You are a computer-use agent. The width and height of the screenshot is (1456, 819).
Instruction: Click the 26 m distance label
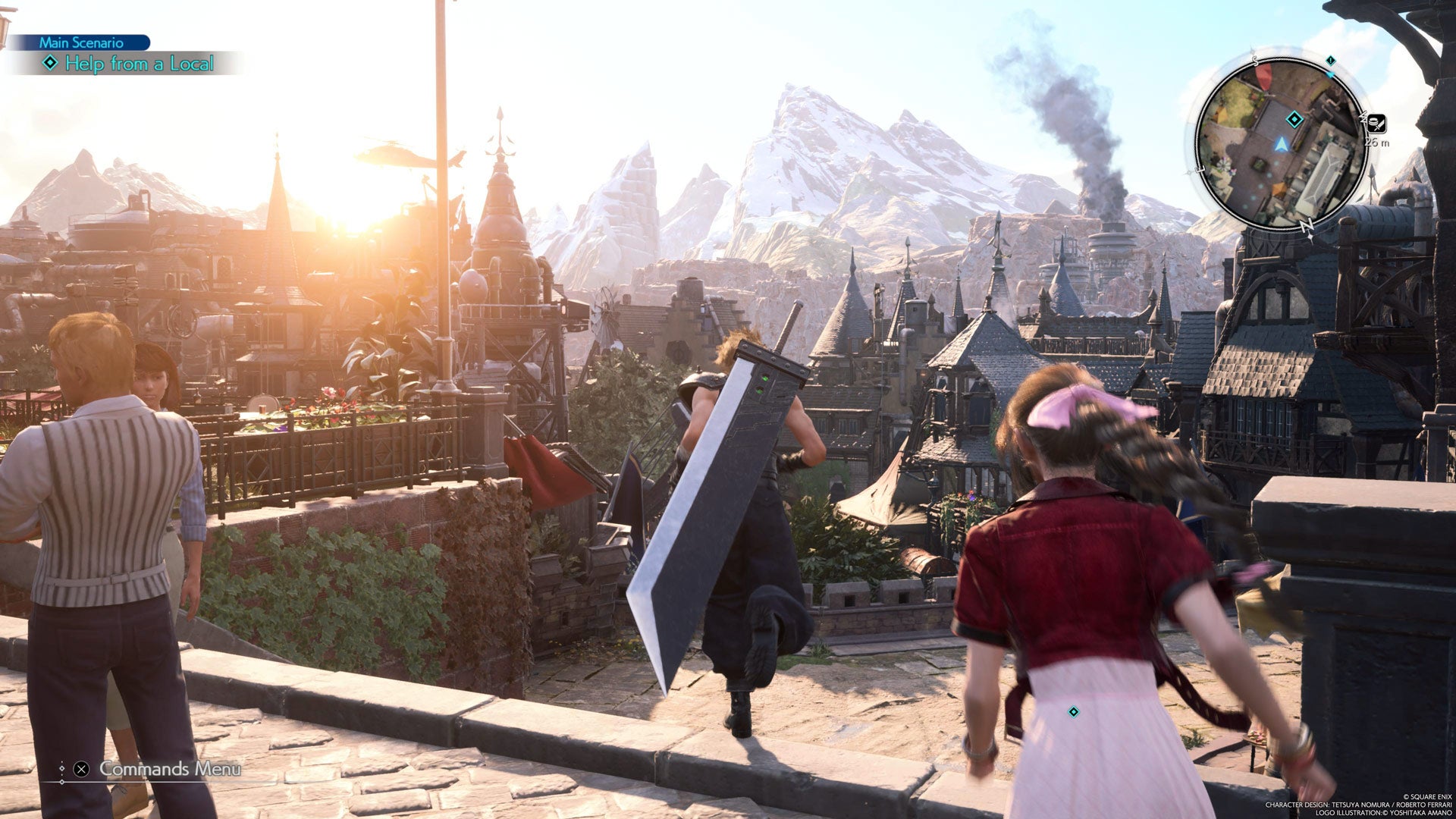[1377, 143]
